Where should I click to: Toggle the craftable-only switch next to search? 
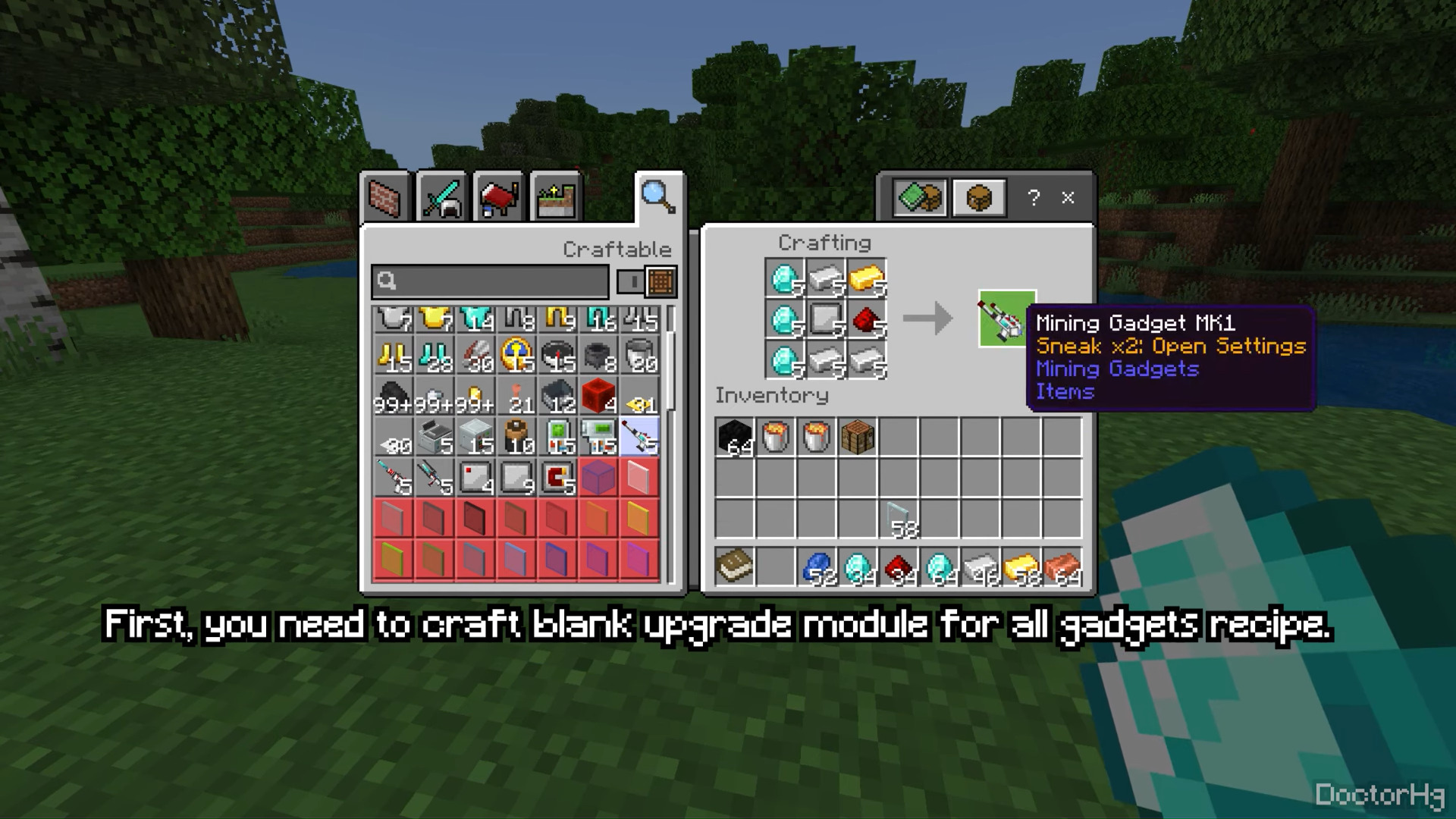(x=630, y=281)
